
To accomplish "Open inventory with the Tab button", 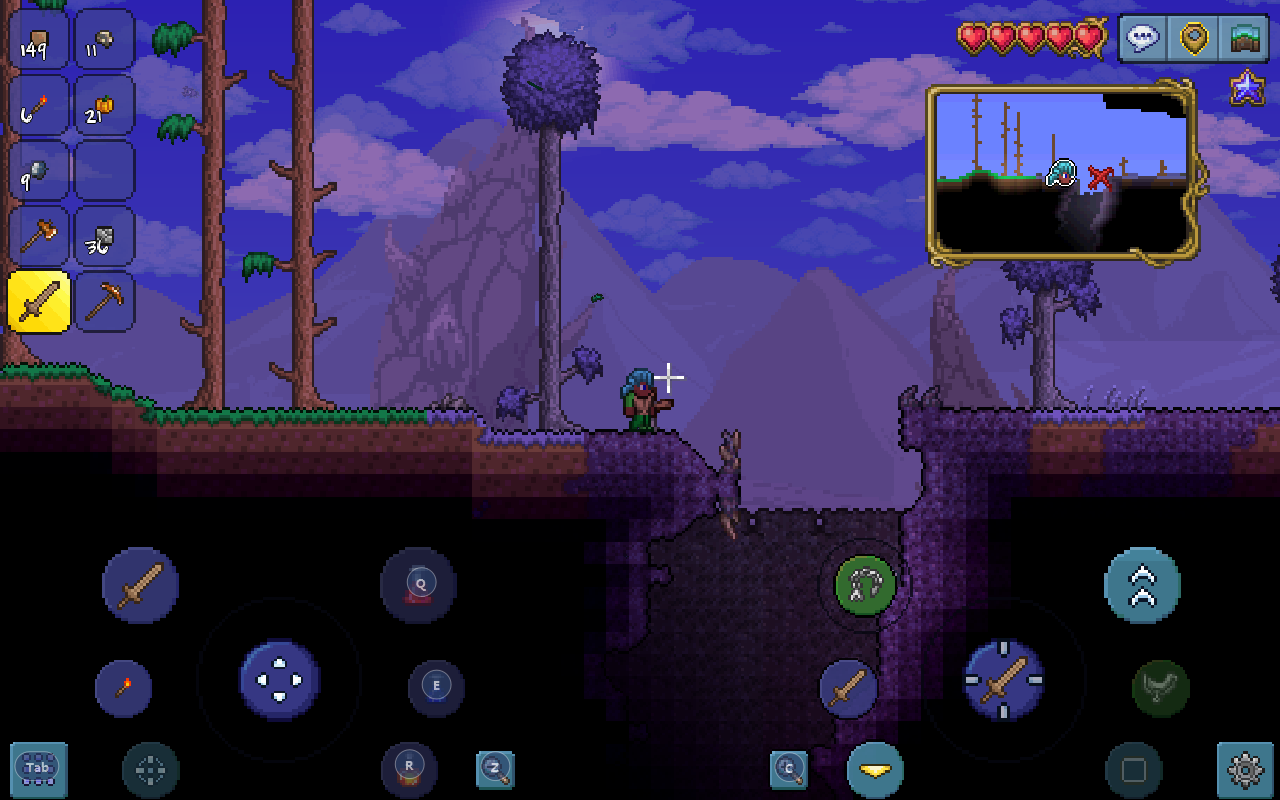I will (38, 768).
